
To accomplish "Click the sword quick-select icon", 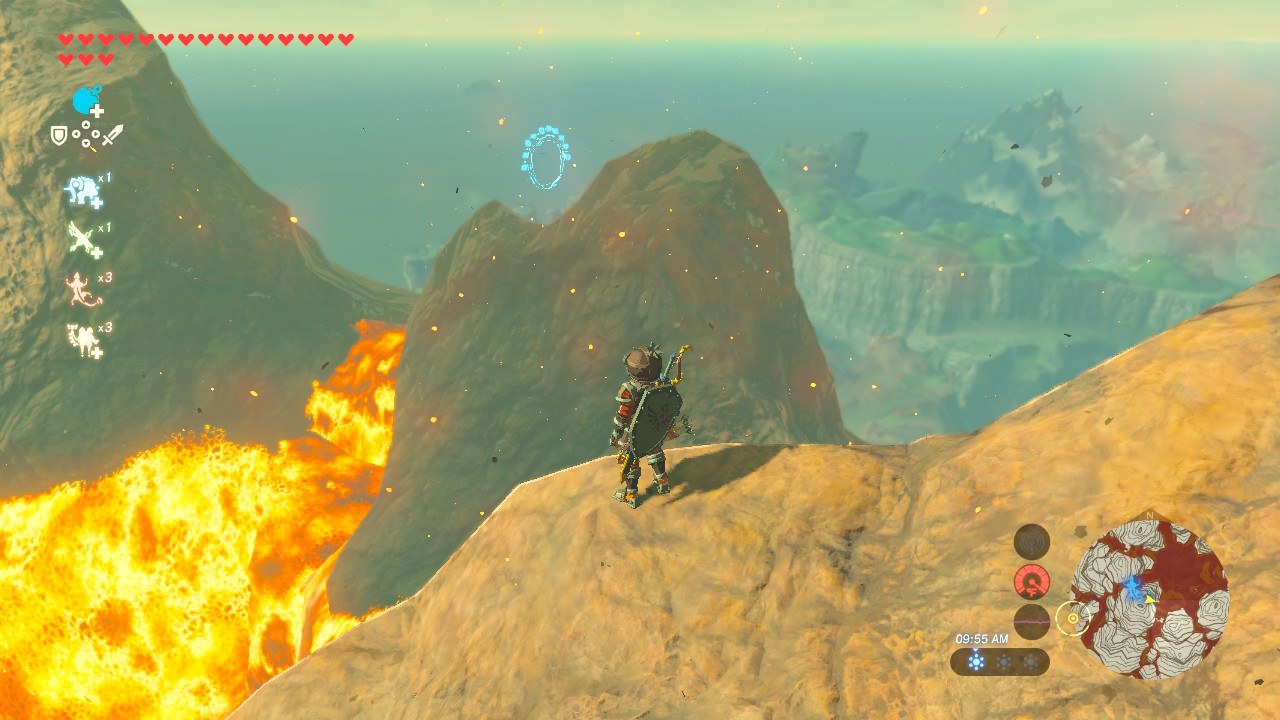I will tap(112, 135).
